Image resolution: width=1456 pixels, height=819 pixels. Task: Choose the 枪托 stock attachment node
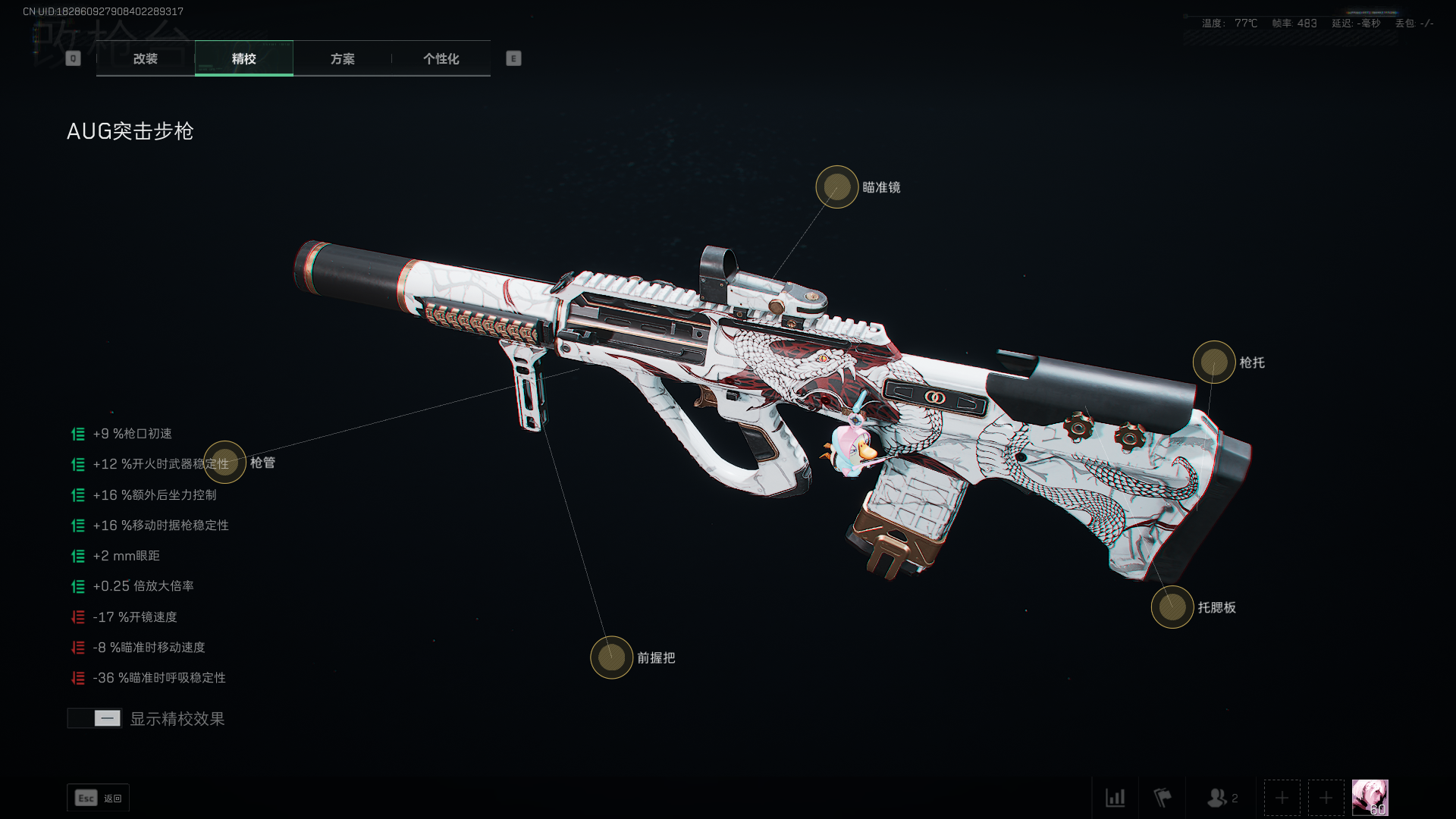click(x=1213, y=362)
